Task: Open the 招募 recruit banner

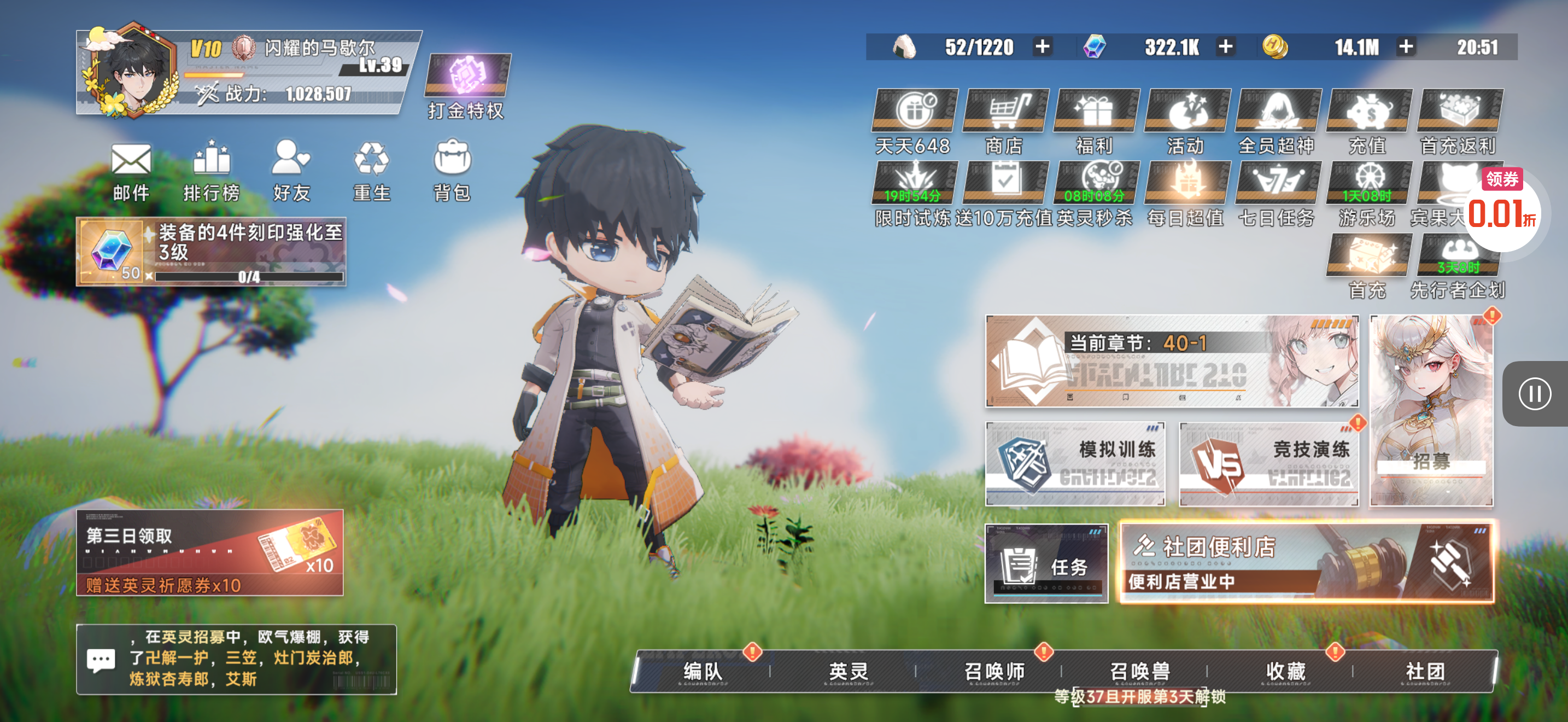Action: (1431, 410)
